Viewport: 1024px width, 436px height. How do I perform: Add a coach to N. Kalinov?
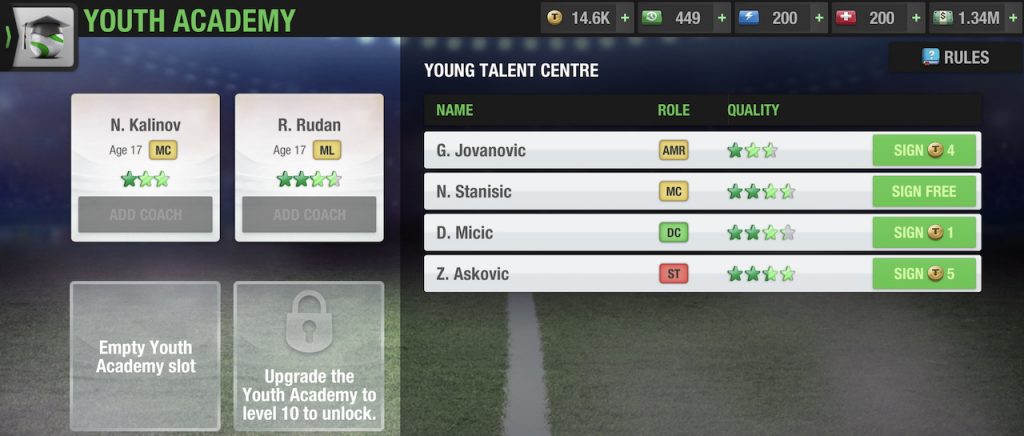(145, 215)
